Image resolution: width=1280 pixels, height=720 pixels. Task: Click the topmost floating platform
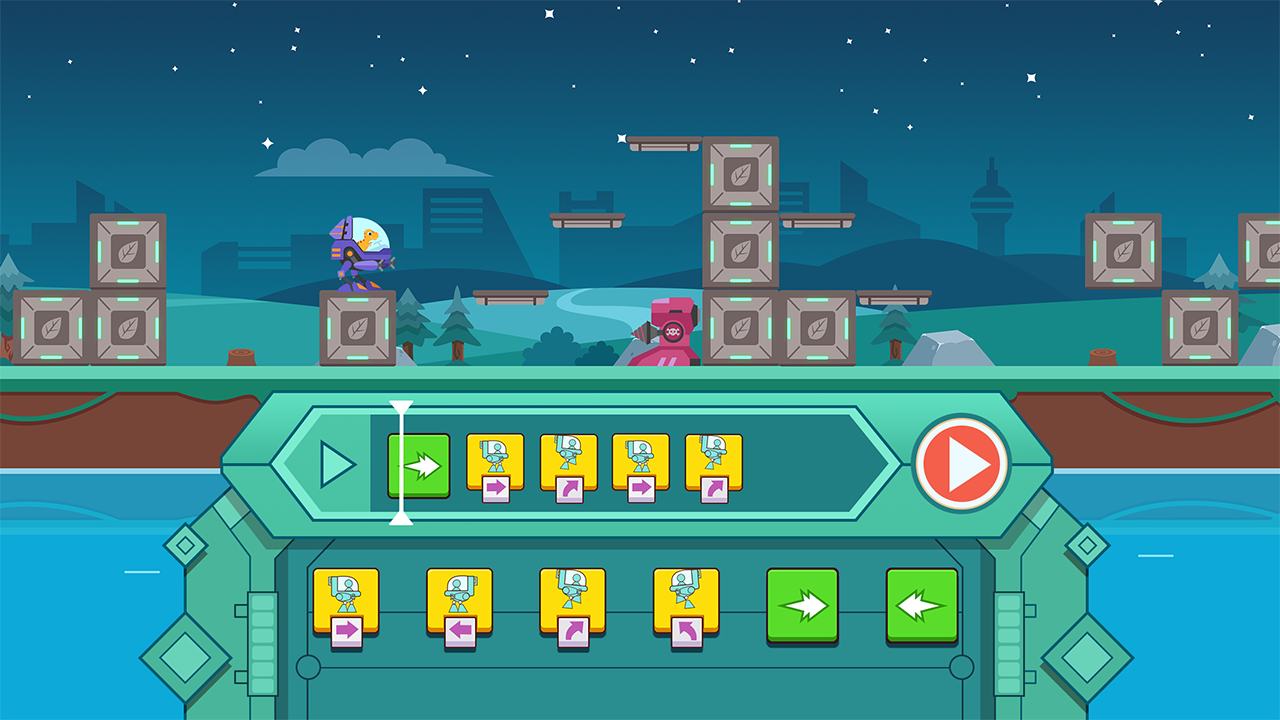coord(663,144)
